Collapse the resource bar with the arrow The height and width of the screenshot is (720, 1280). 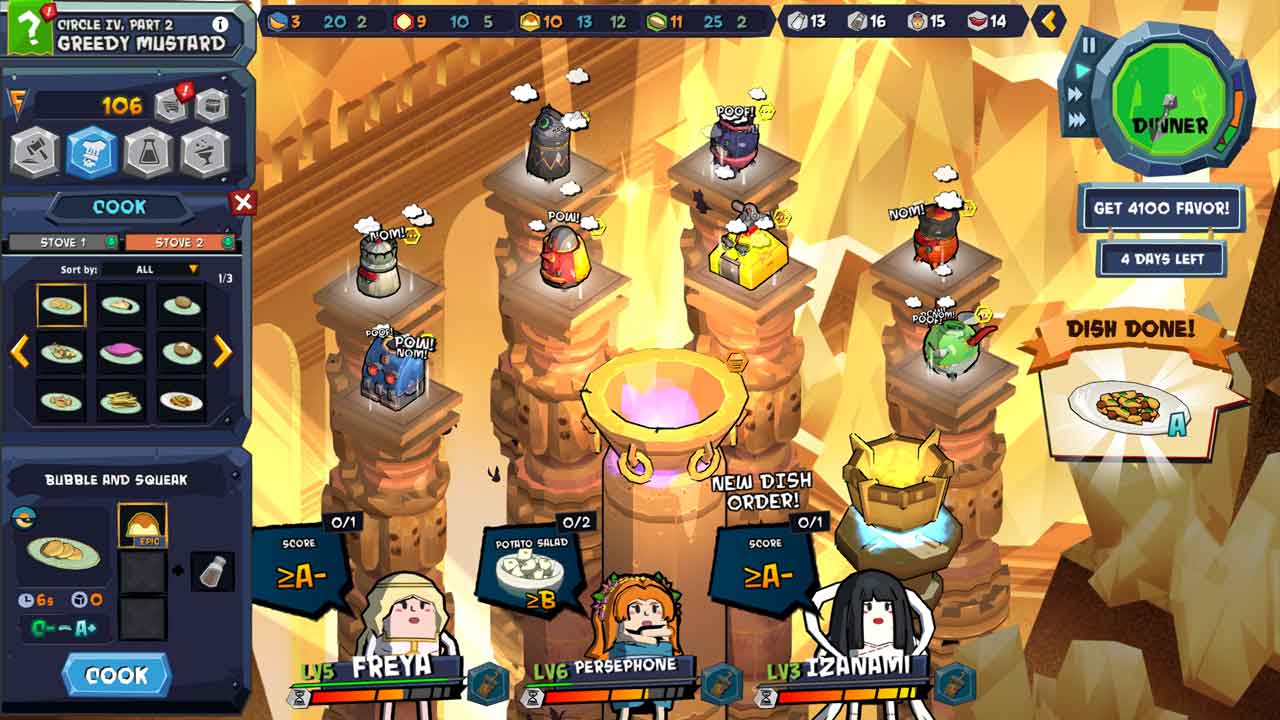click(x=1048, y=20)
